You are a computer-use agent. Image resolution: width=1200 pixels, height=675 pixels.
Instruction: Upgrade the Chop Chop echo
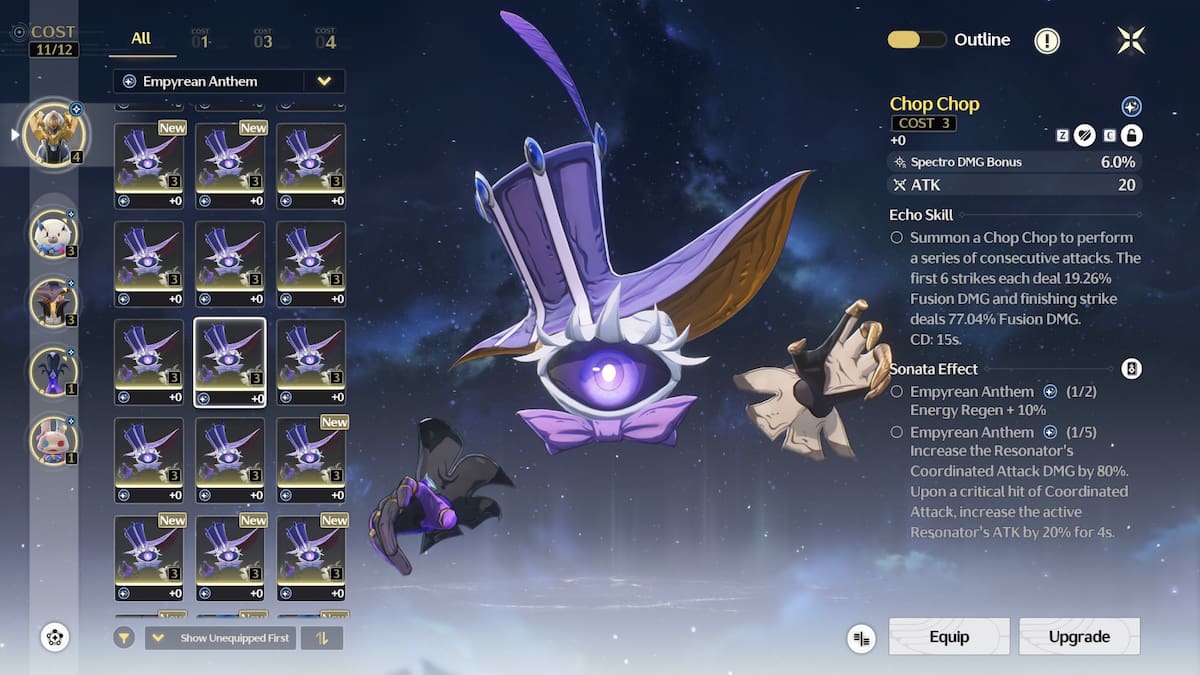[x=1079, y=637]
